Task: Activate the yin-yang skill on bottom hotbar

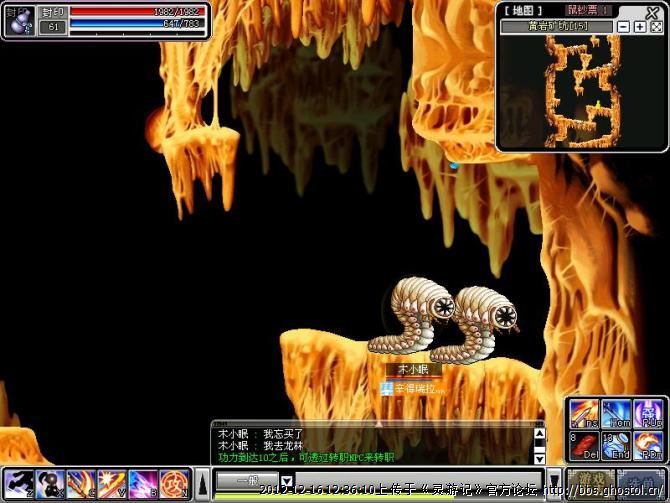Action: coord(49,485)
